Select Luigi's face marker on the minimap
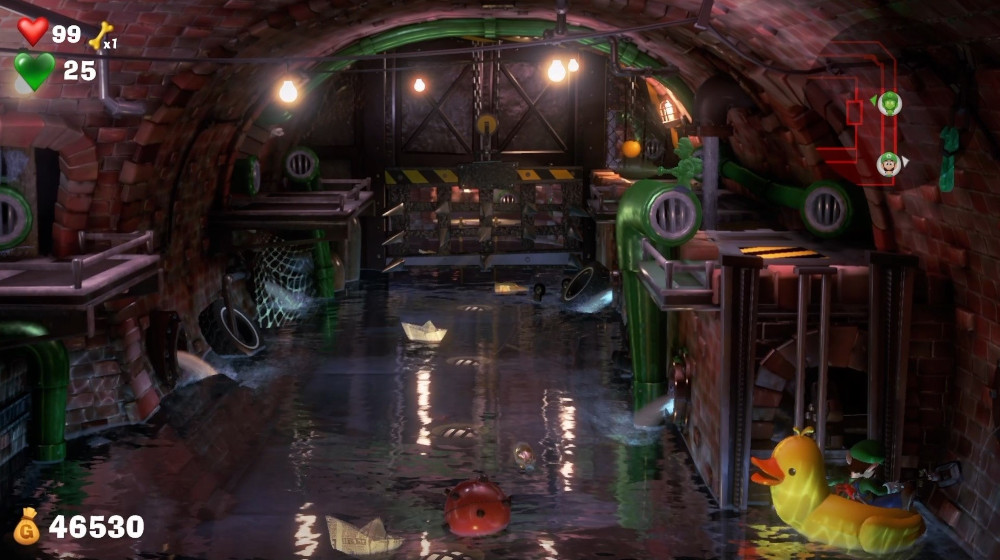This screenshot has height=560, width=1000. click(x=888, y=164)
